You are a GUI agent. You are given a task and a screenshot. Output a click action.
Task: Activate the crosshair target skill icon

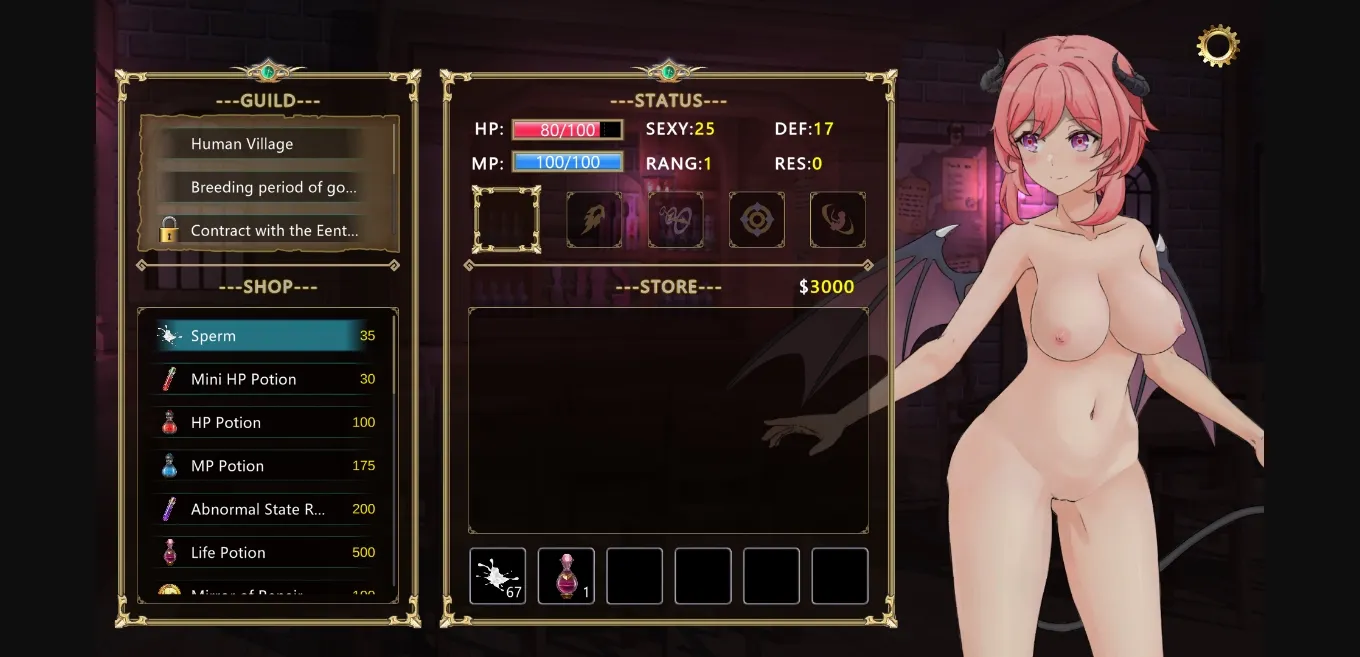pos(756,220)
